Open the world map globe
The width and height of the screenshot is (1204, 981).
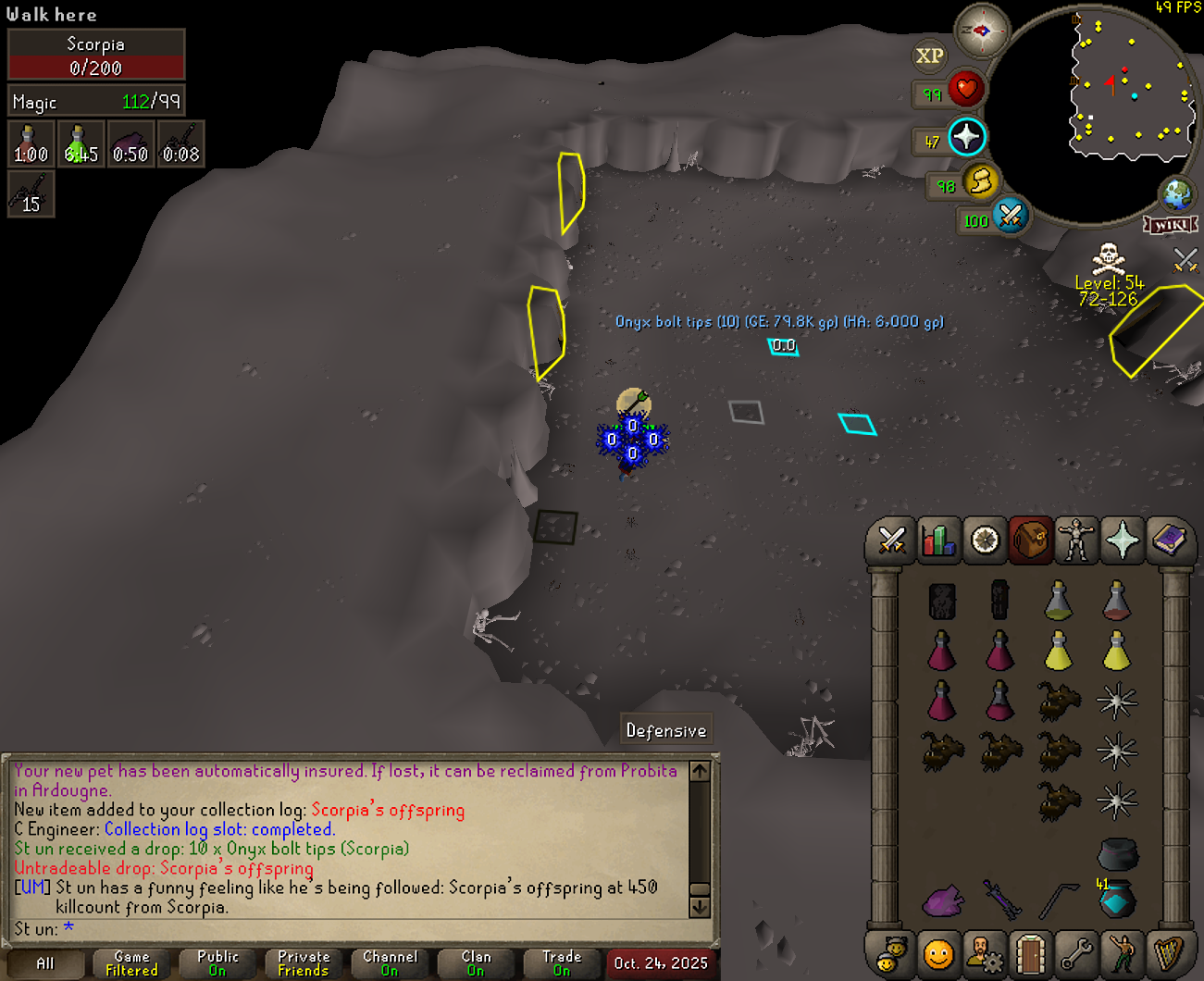[1177, 195]
